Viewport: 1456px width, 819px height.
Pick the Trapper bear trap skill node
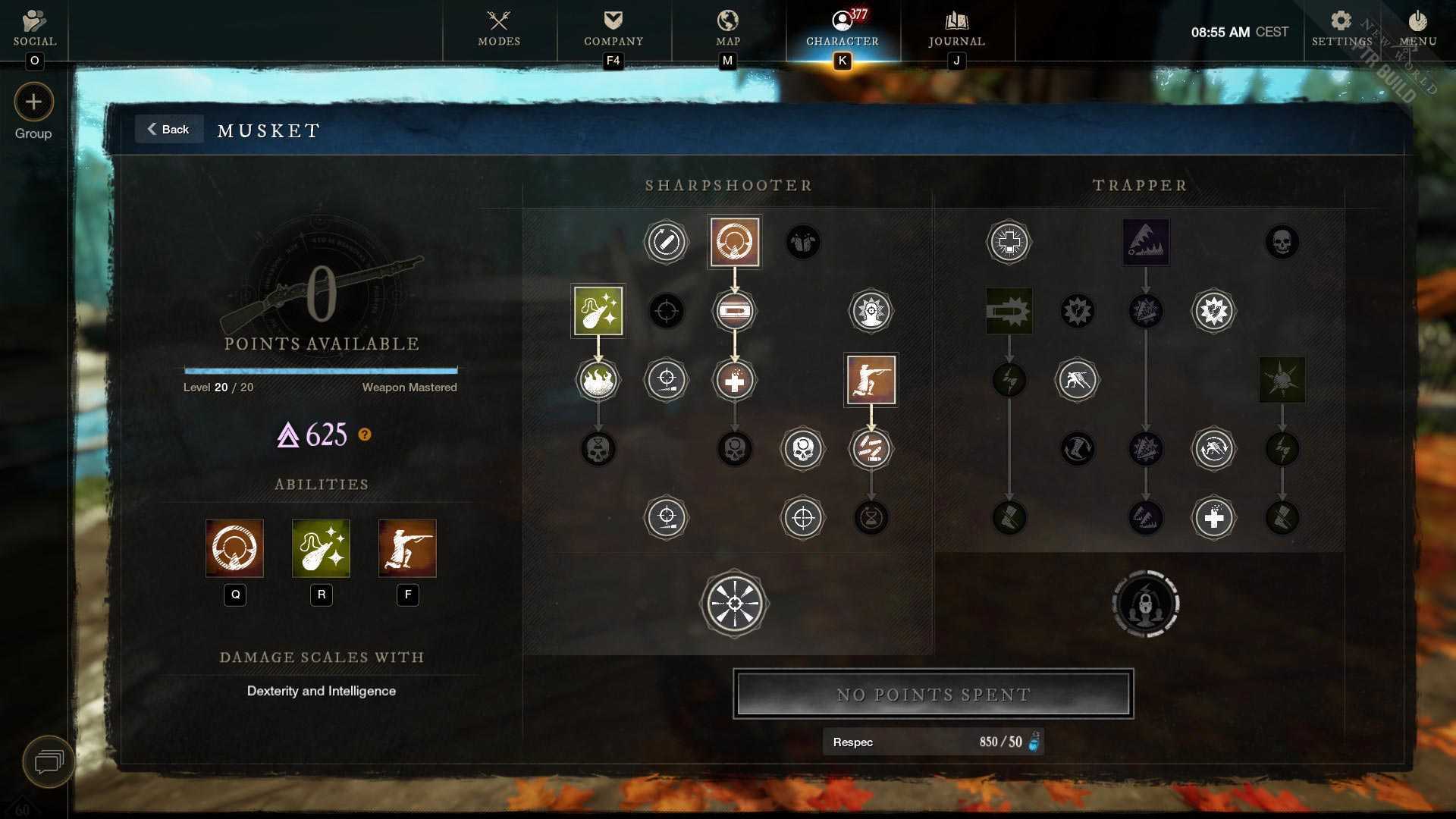[1145, 242]
